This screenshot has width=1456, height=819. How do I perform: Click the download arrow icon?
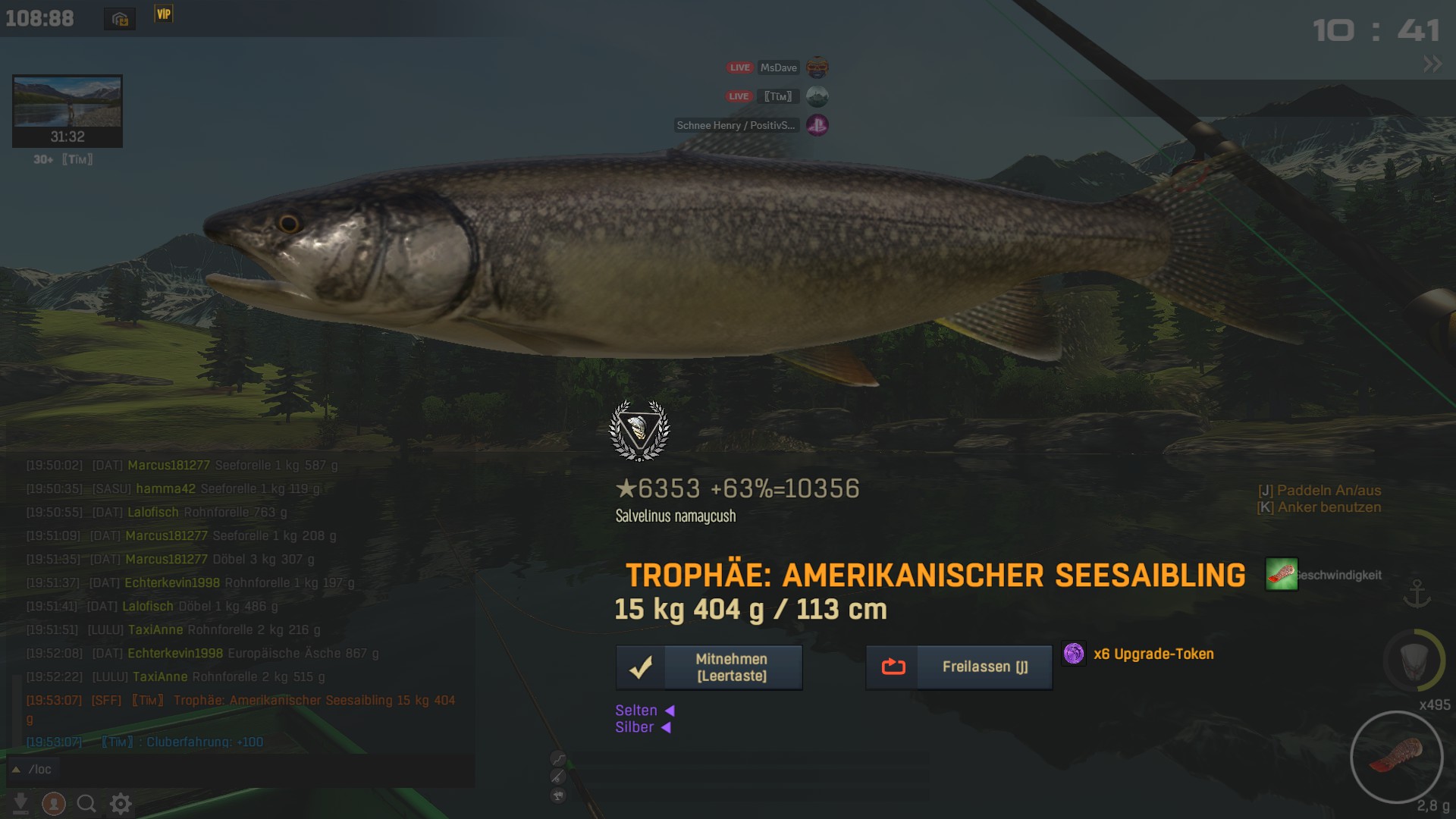[x=21, y=803]
